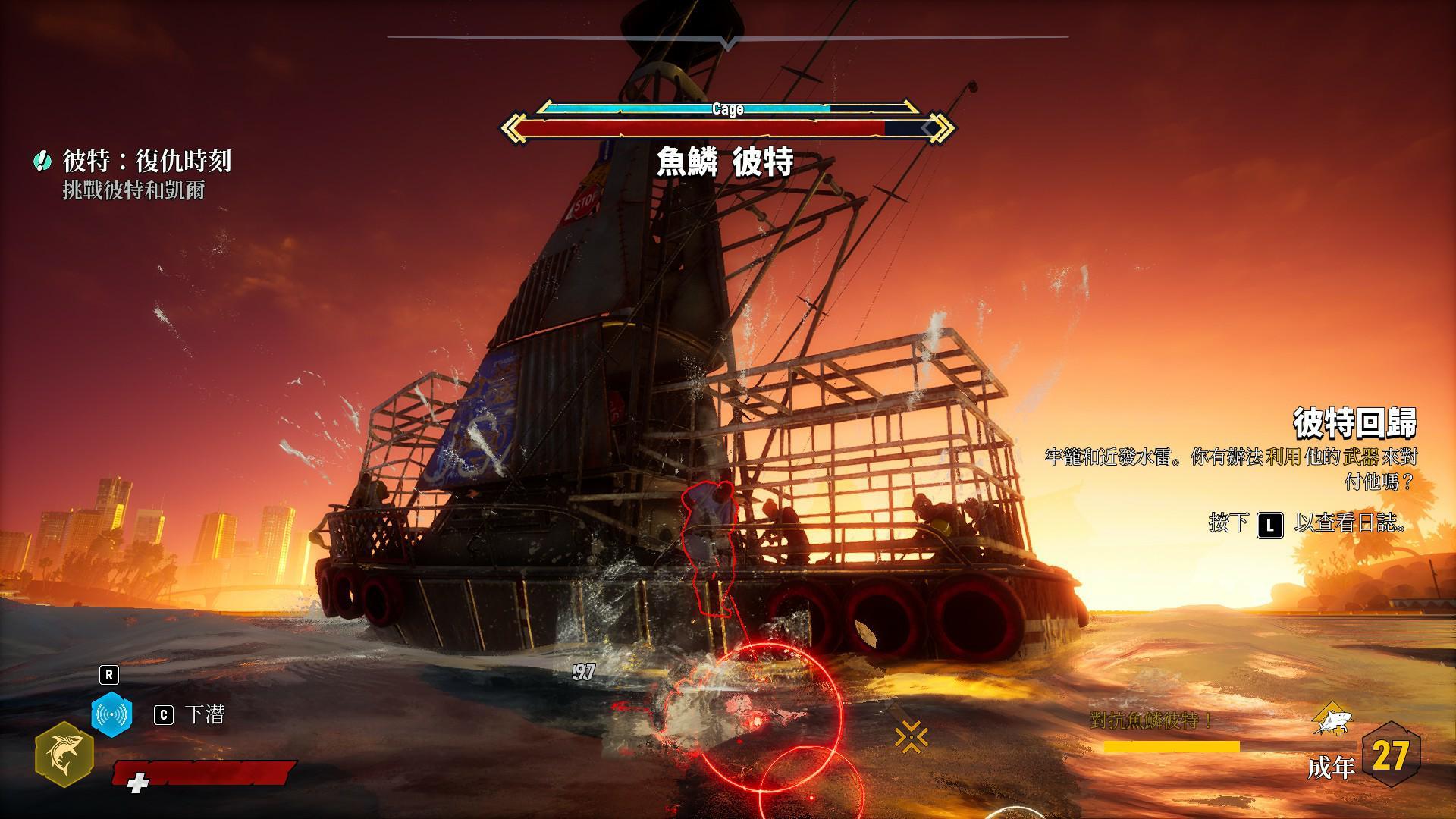Activate the blue sonar ability icon
Screen dimensions: 1456x819
coord(111,714)
